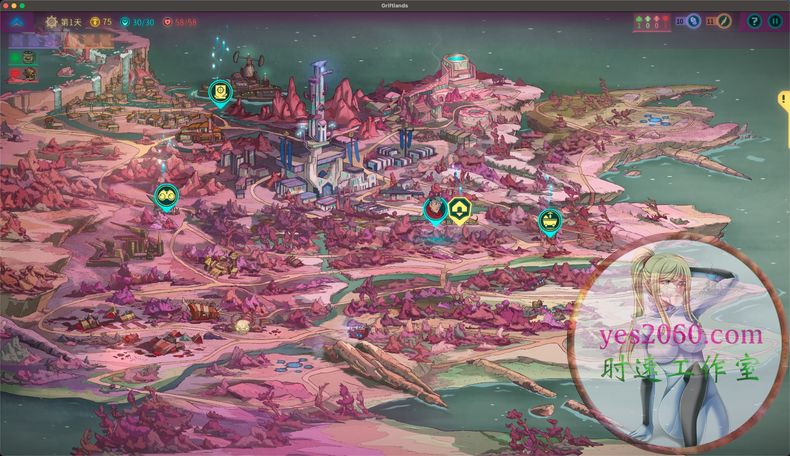Open the blue emblem menu in the corner
The image size is (790, 456).
click(18, 21)
